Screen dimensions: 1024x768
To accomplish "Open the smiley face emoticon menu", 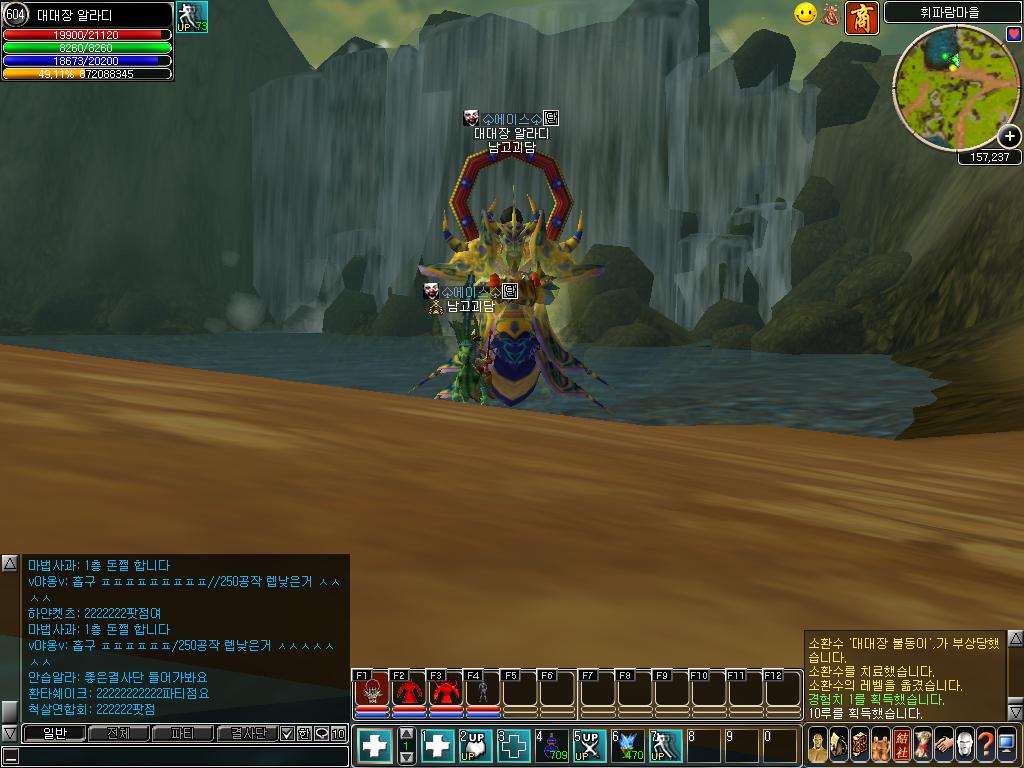I will [805, 14].
